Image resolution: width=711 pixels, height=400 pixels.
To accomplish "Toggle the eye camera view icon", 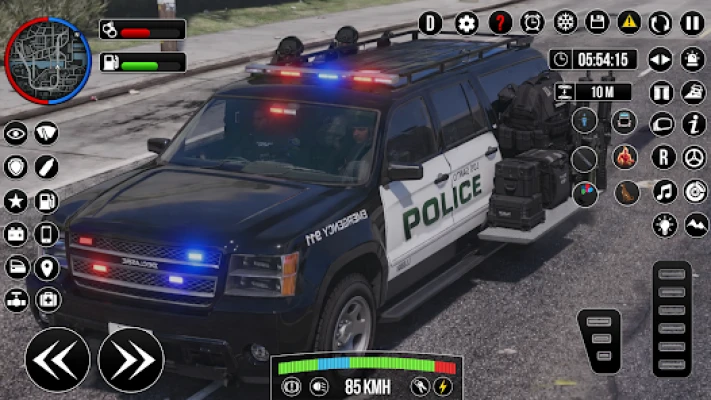I will point(17,134).
